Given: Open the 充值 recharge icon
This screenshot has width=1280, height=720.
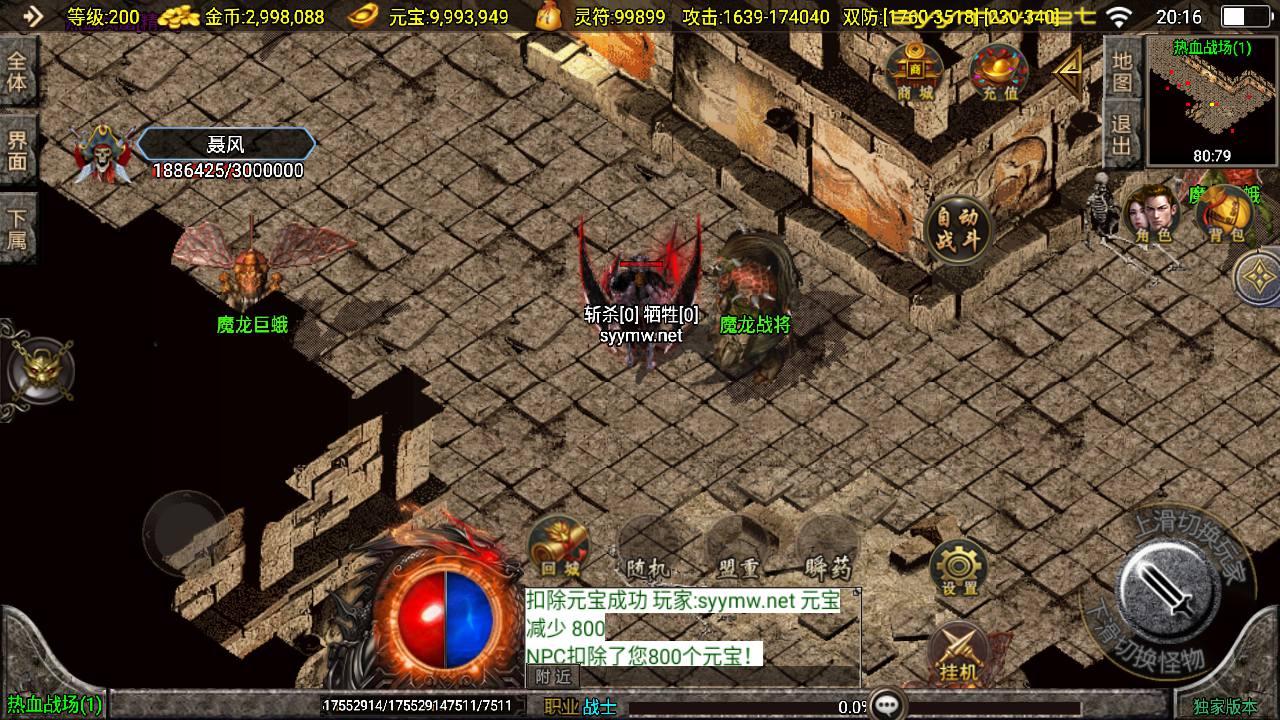Looking at the screenshot, I should 998,72.
